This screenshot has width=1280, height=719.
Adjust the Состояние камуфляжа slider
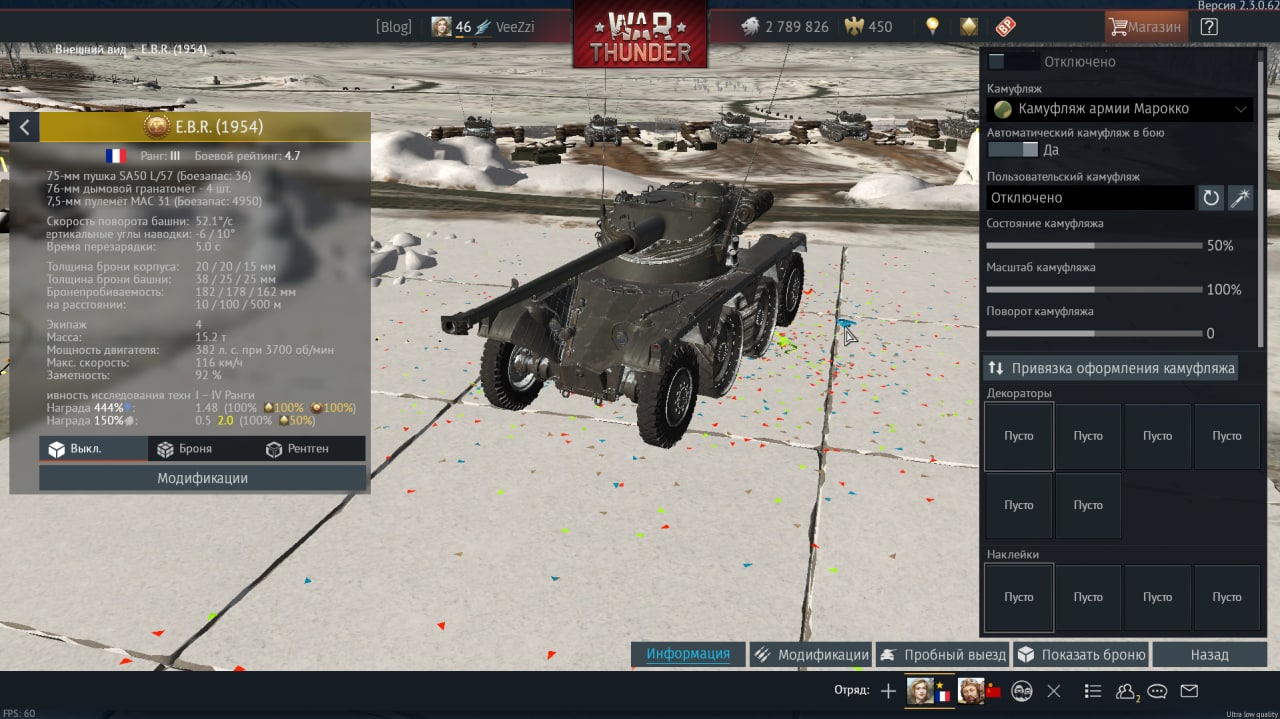[x=1094, y=245]
